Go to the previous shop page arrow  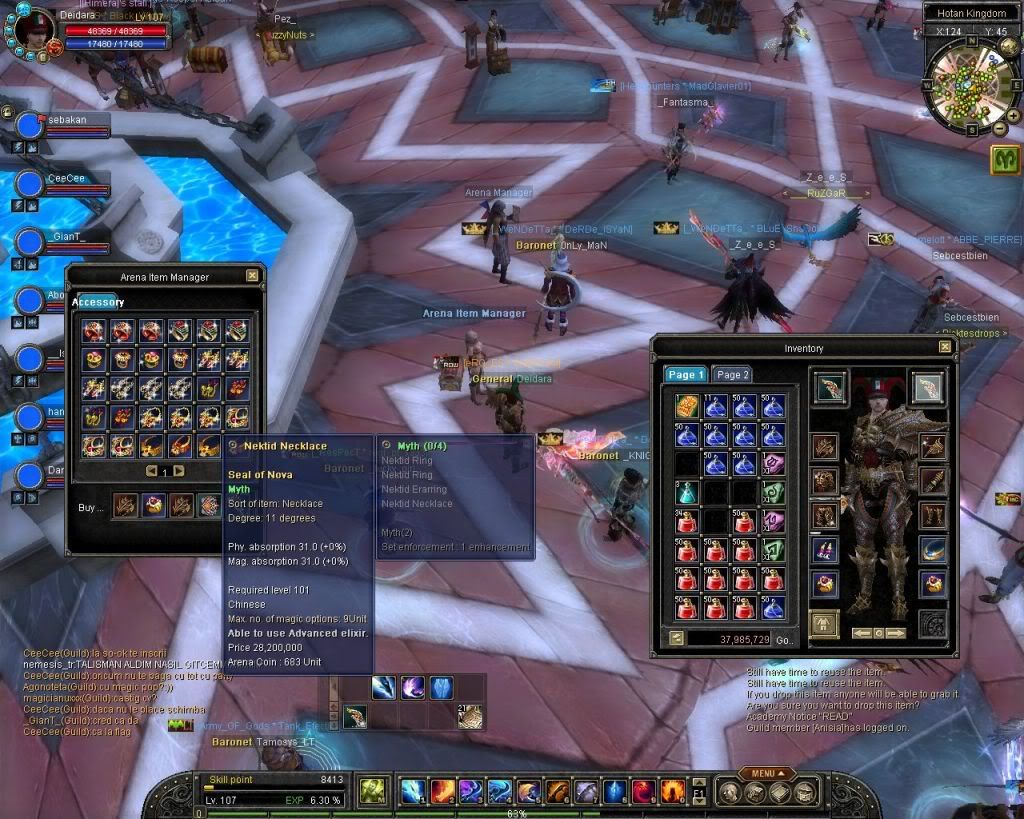[151, 471]
